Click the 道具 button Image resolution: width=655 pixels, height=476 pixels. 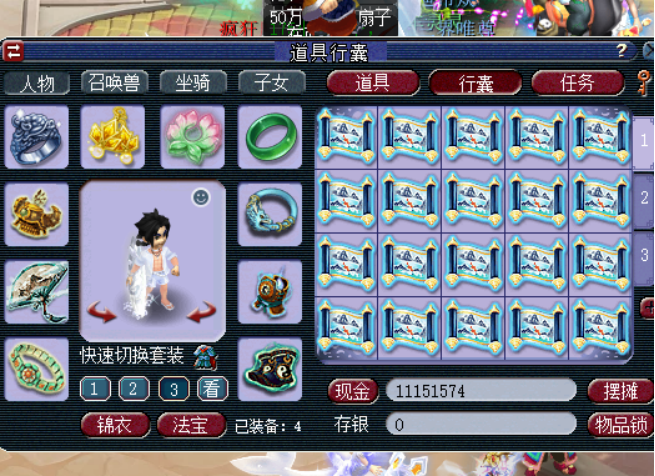point(372,83)
